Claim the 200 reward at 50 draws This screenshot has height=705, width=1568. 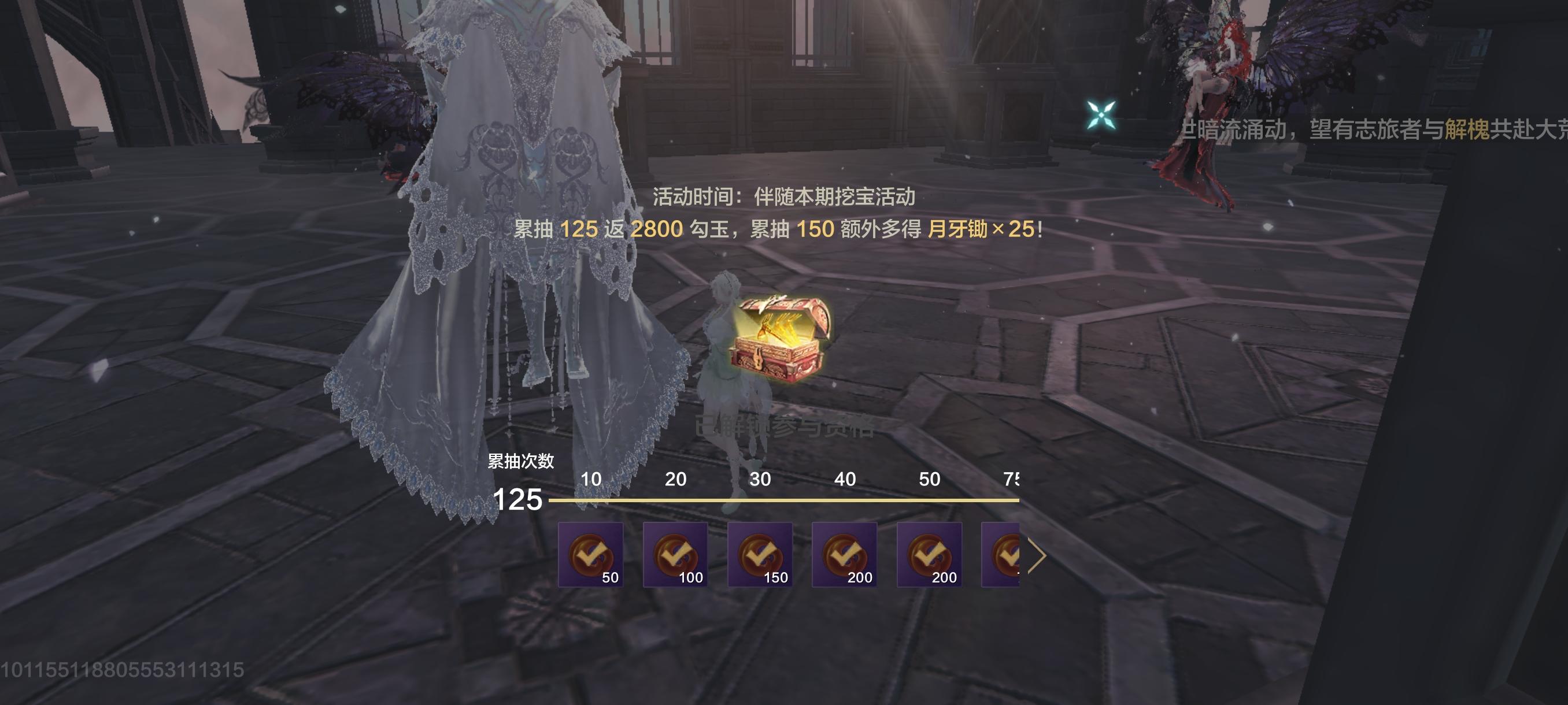pos(930,554)
